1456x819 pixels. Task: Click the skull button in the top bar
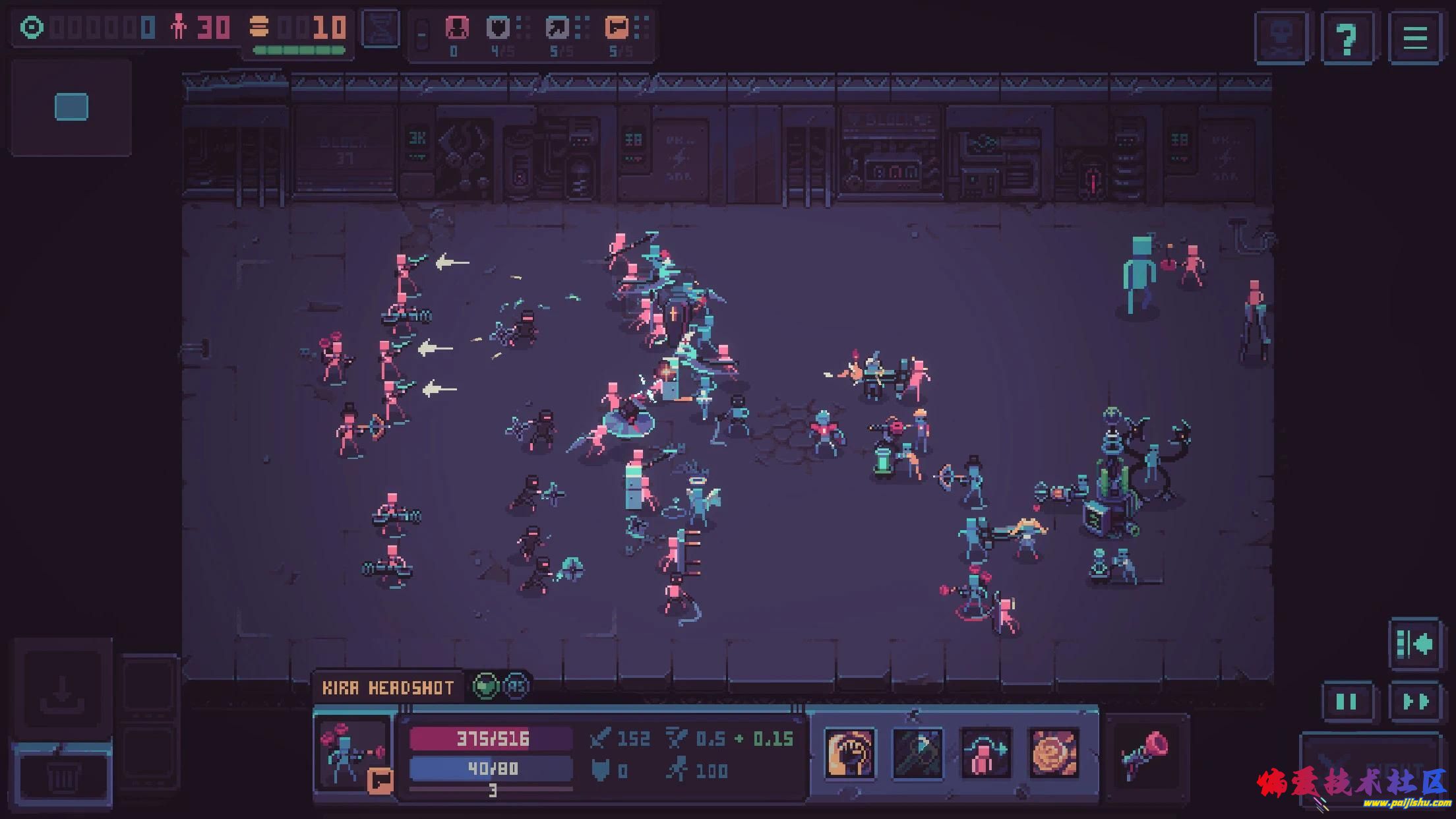1281,38
